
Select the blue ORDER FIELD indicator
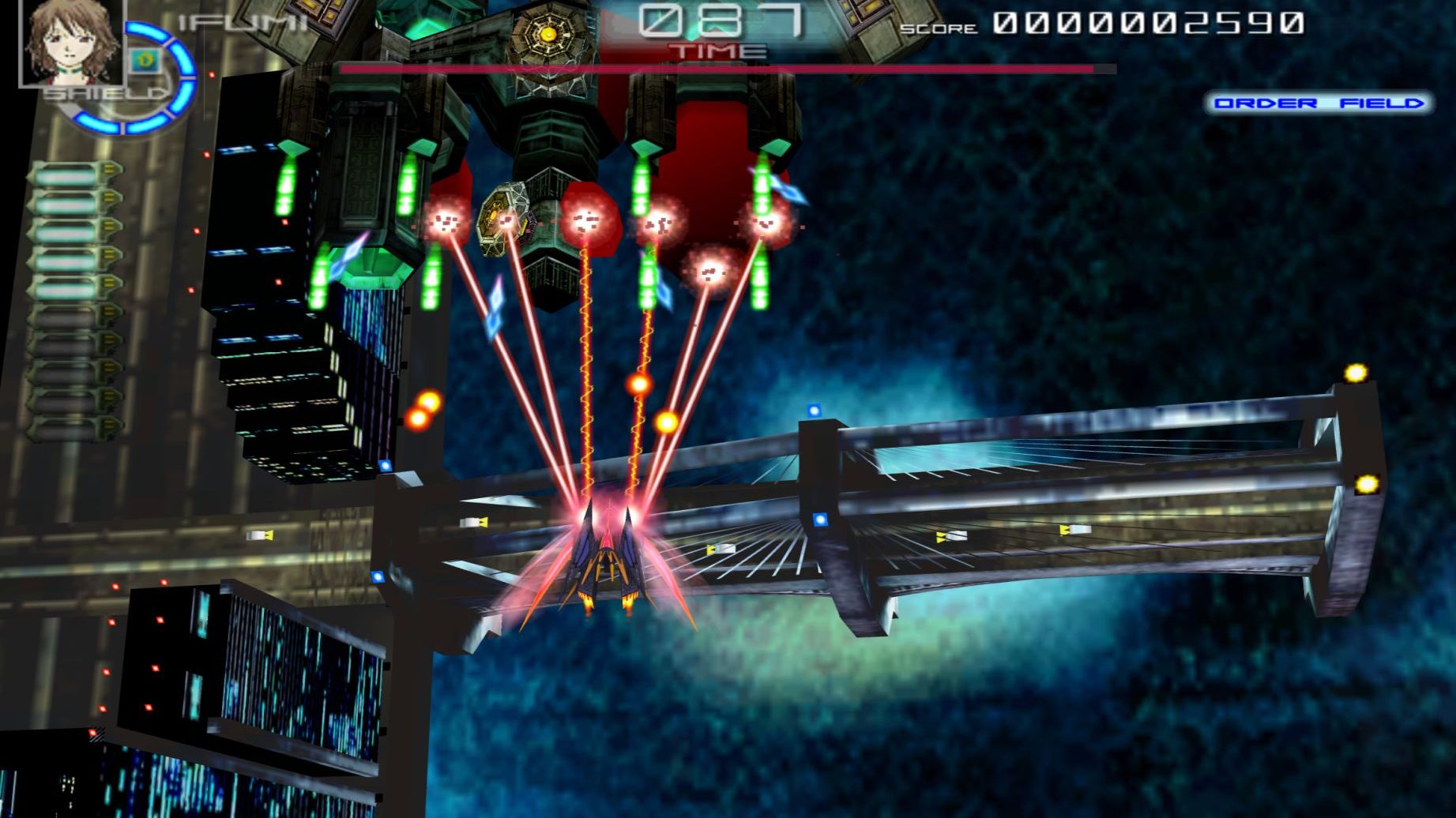(x=1318, y=103)
